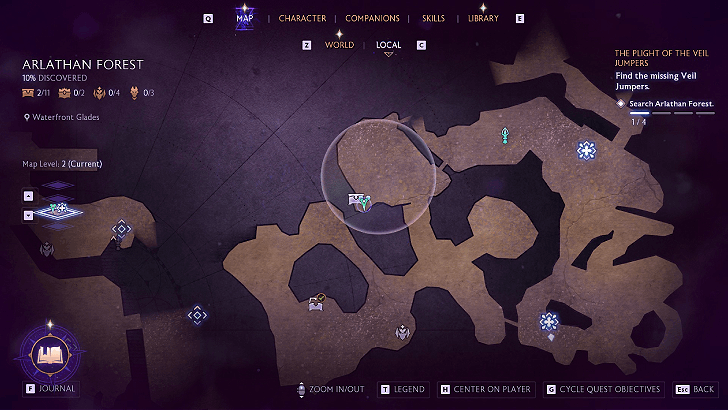This screenshot has height=410, width=728.
Task: Click the upper glowing flower quest marker
Action: coord(586,150)
